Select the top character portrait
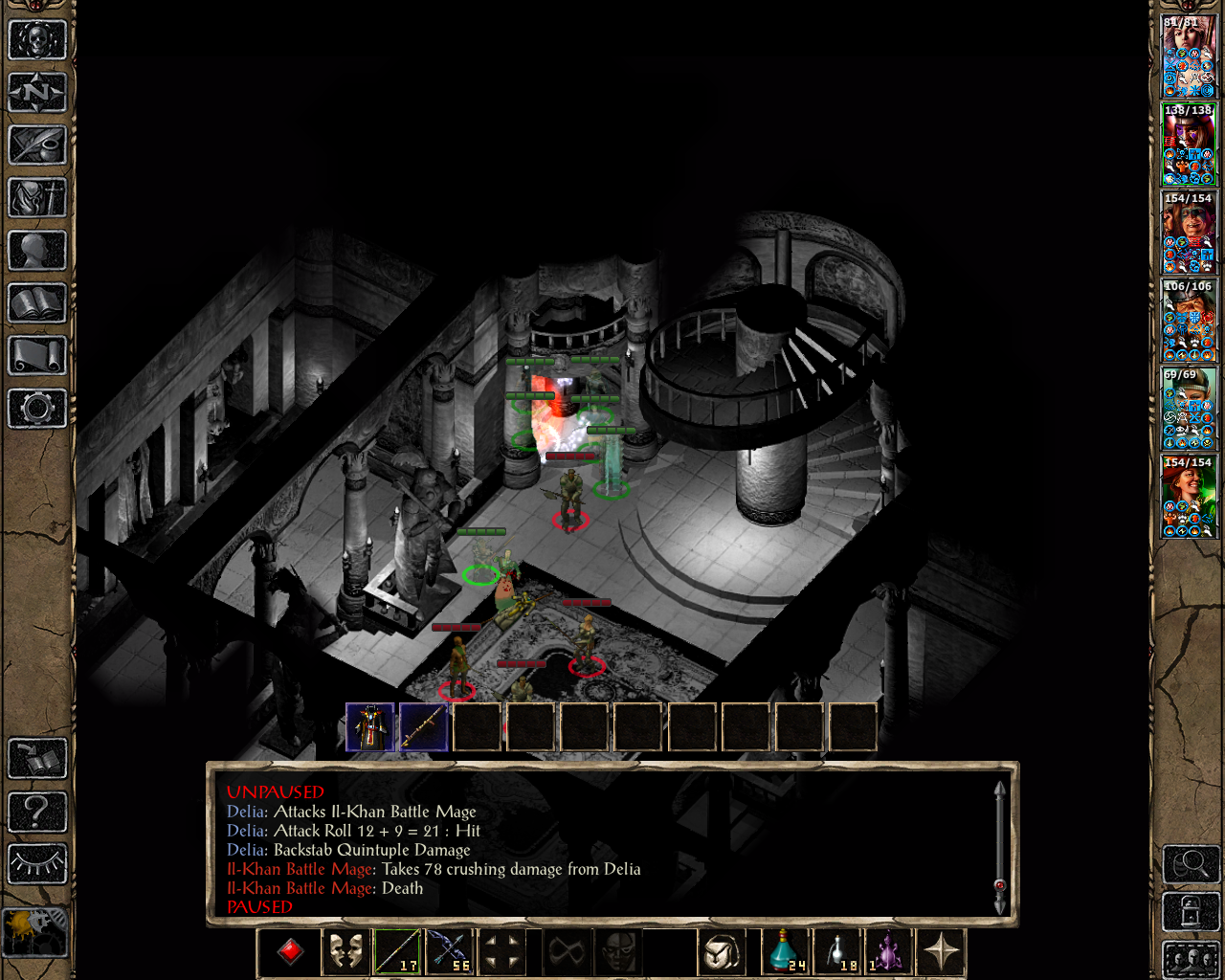This screenshot has height=980, width=1225. (x=1189, y=56)
